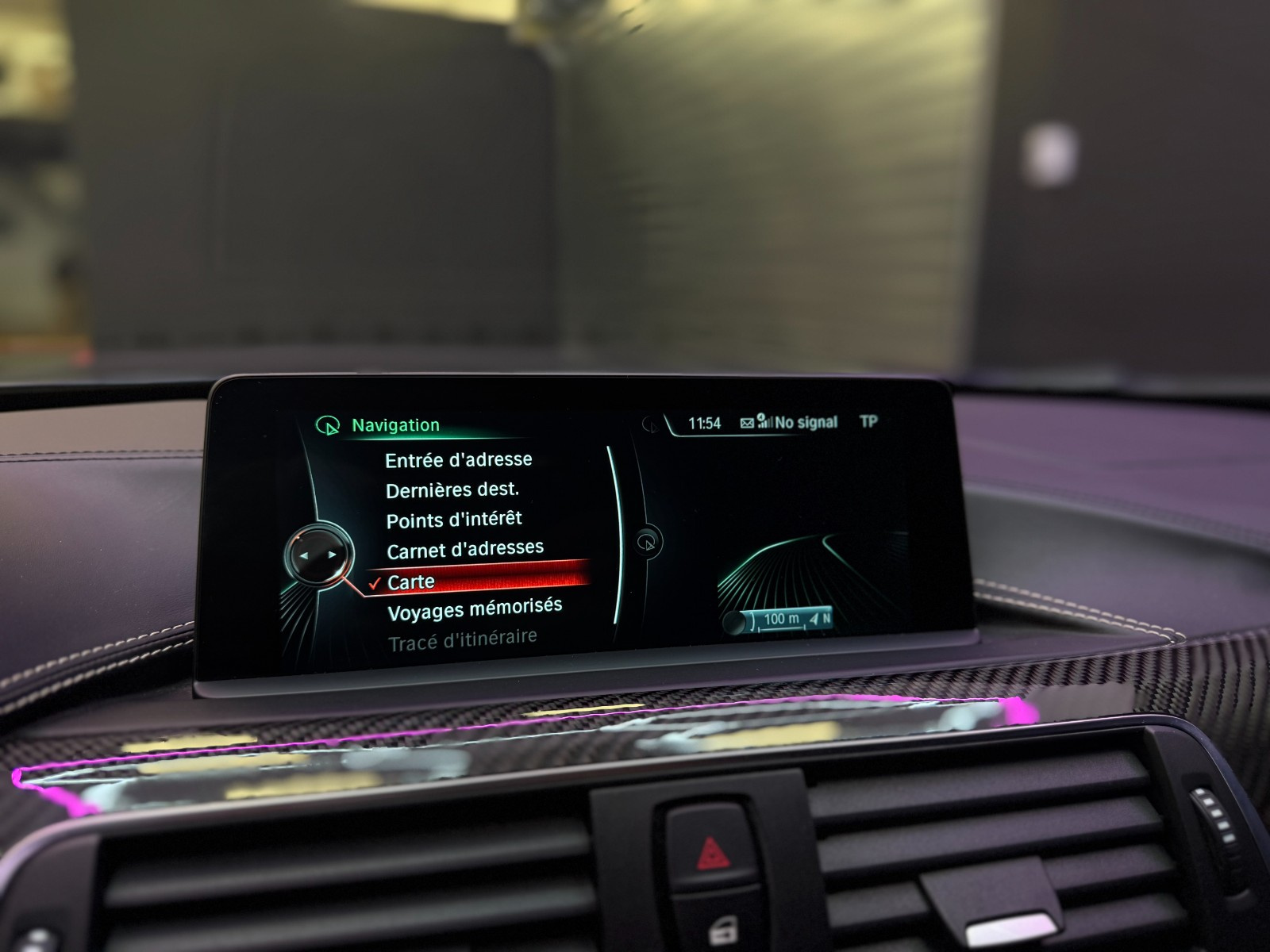Choose Points d'intérêt entry

click(454, 520)
